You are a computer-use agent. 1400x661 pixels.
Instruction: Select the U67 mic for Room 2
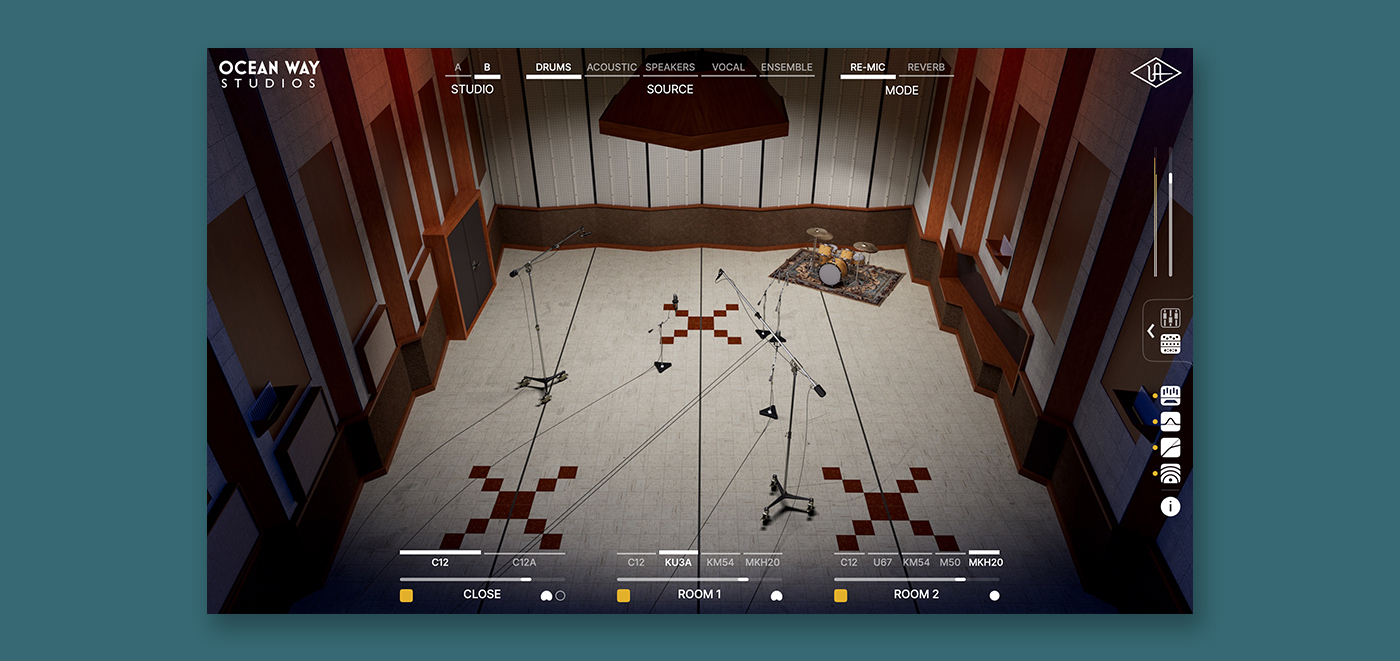[882, 562]
